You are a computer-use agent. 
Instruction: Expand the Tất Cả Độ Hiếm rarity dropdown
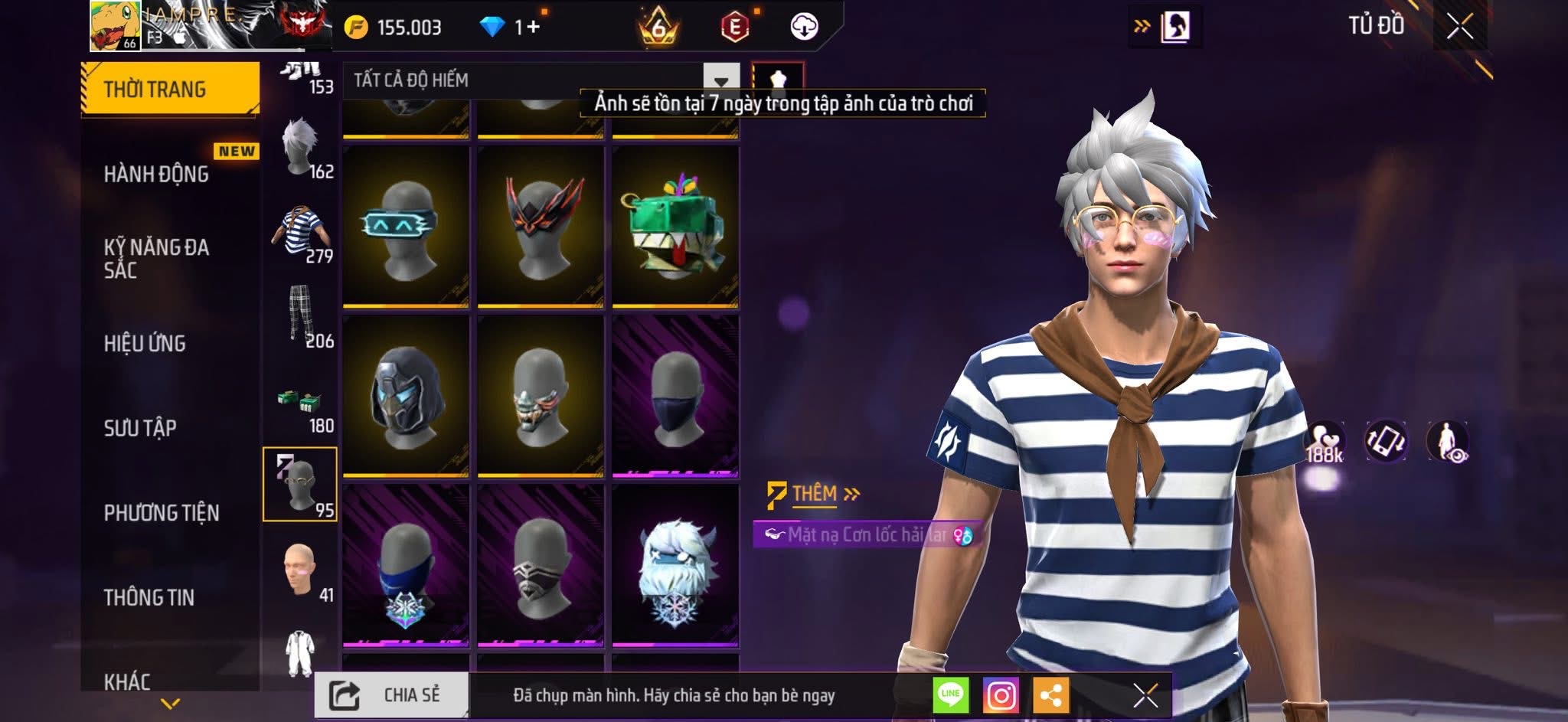pos(720,80)
